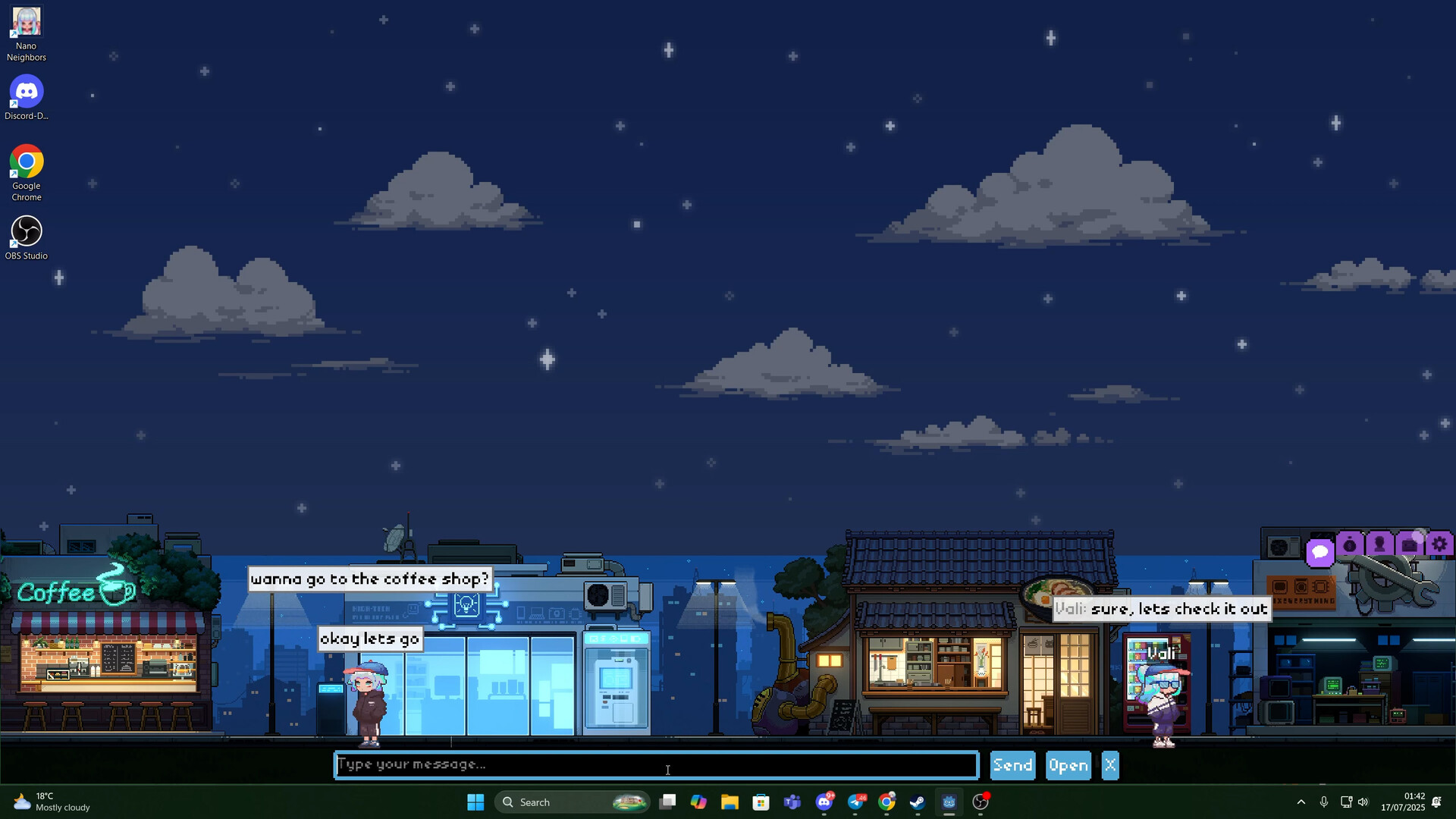Viewport: 1456px width, 819px height.
Task: Open the volume control in system tray
Action: tap(1363, 802)
